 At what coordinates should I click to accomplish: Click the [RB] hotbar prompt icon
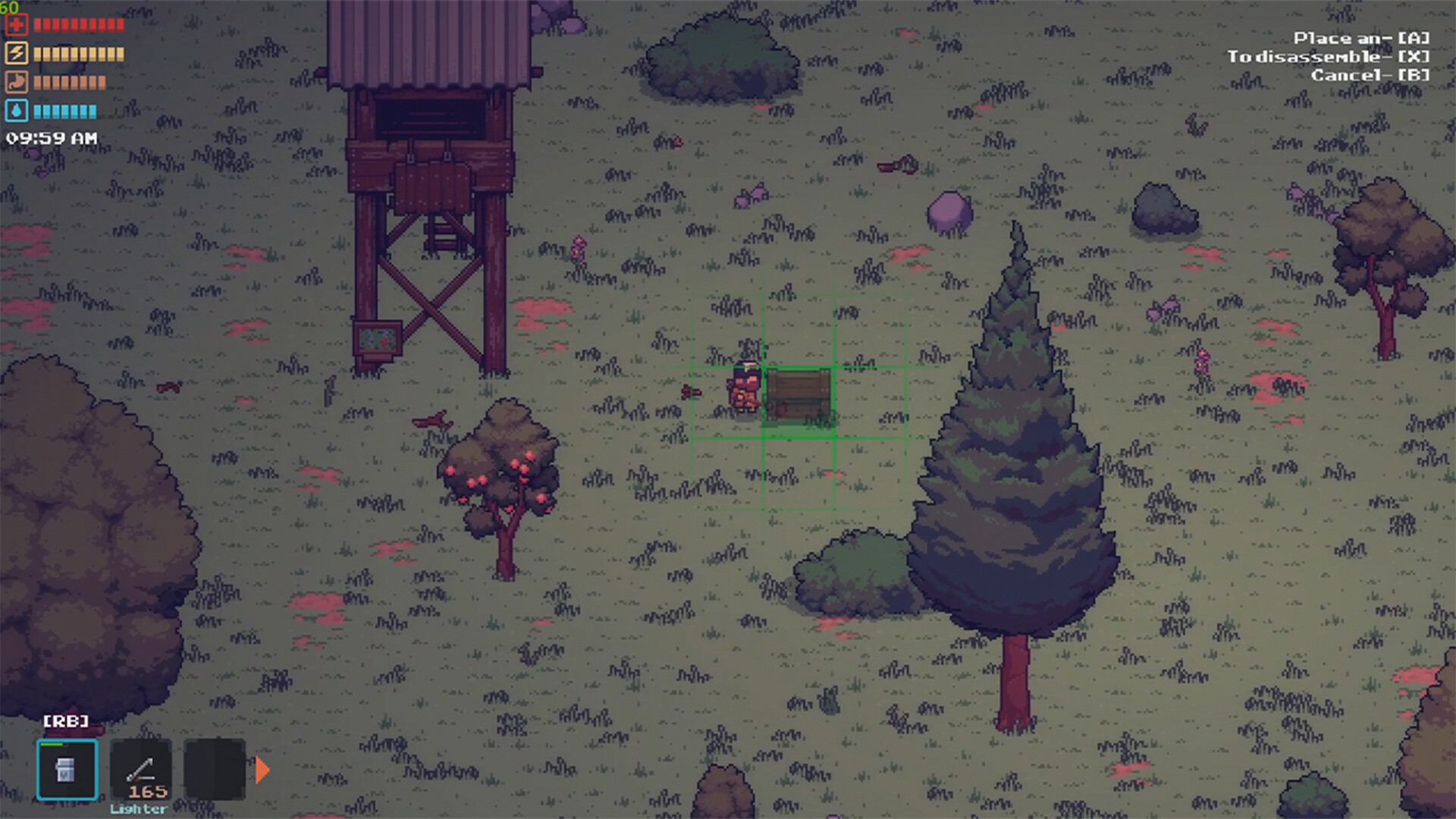(x=67, y=721)
